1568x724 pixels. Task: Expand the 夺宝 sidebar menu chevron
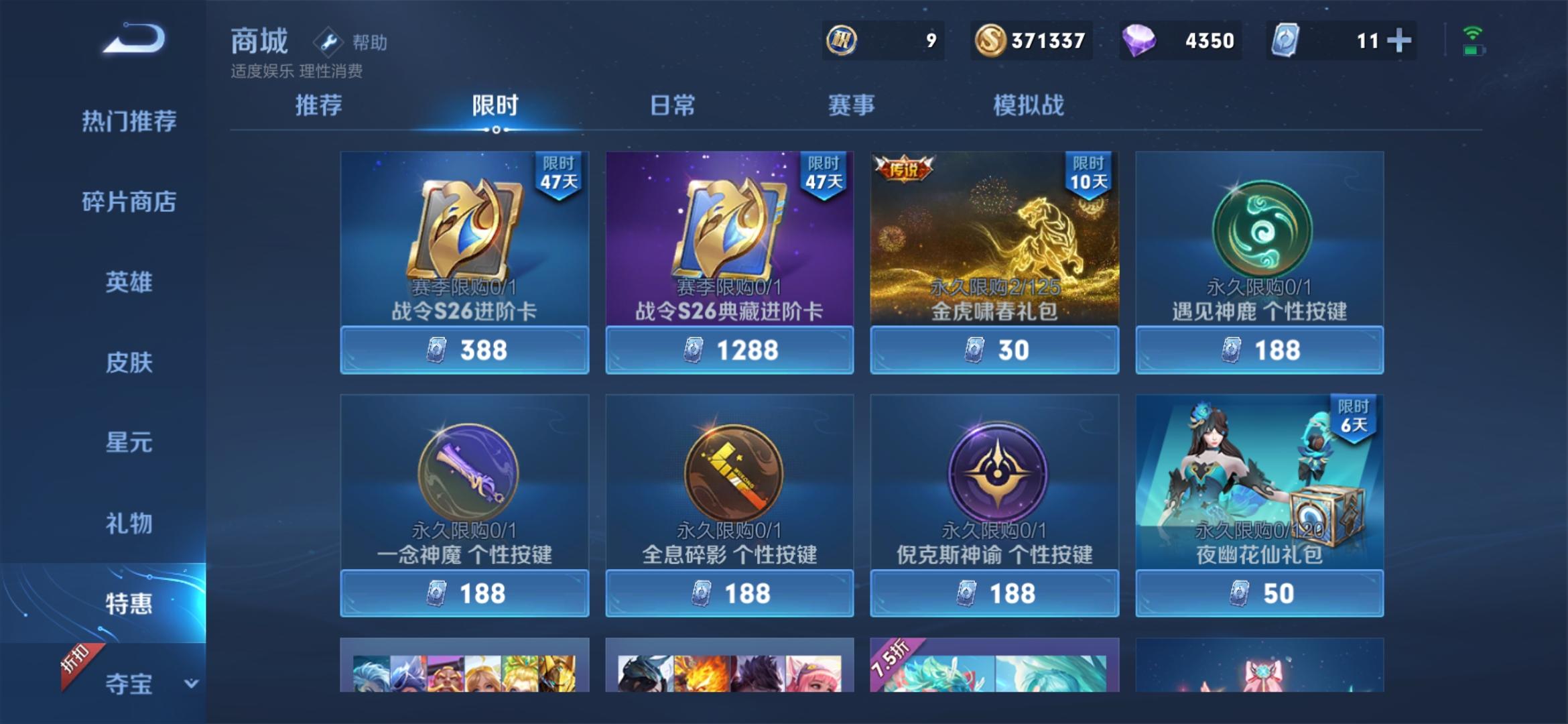tap(191, 684)
